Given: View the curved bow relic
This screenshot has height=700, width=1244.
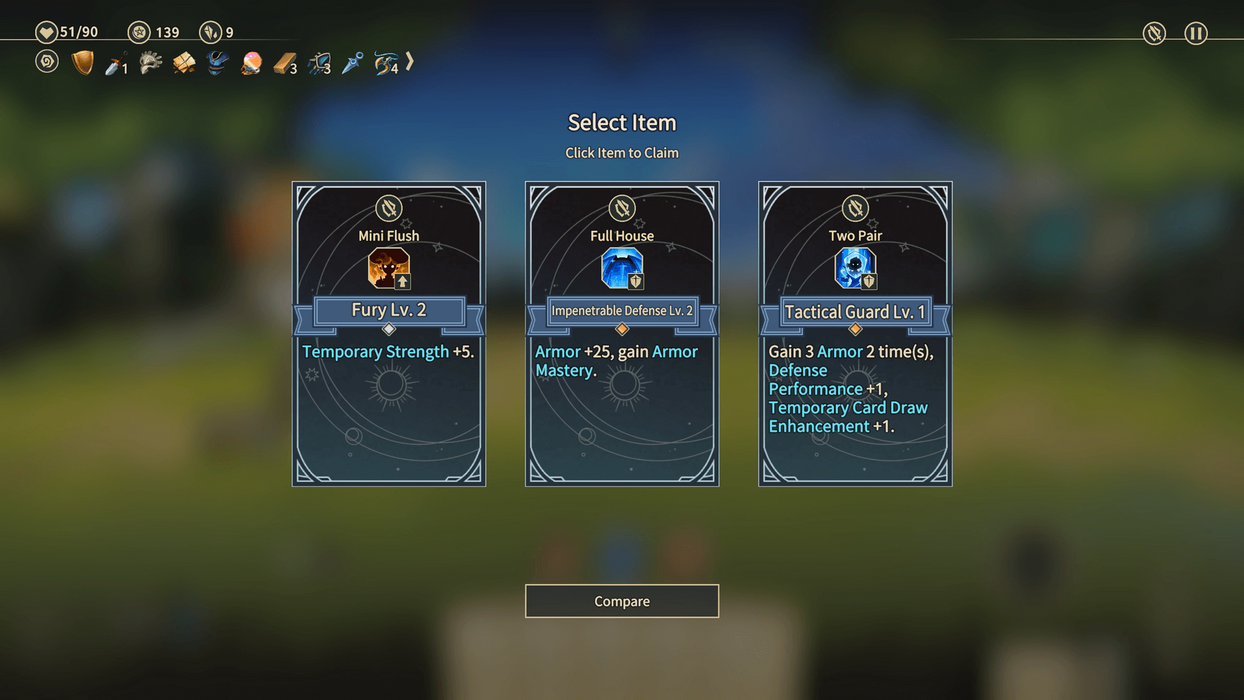Looking at the screenshot, I should pos(385,64).
